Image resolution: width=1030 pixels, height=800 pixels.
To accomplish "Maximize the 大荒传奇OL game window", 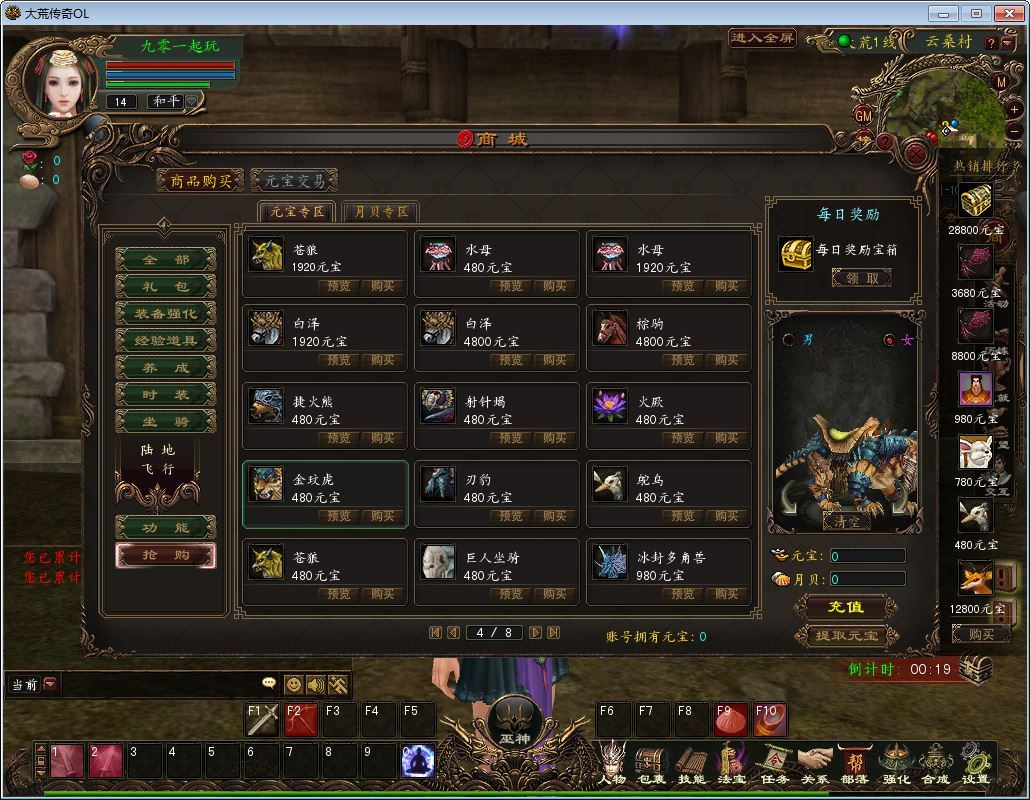I will (977, 13).
